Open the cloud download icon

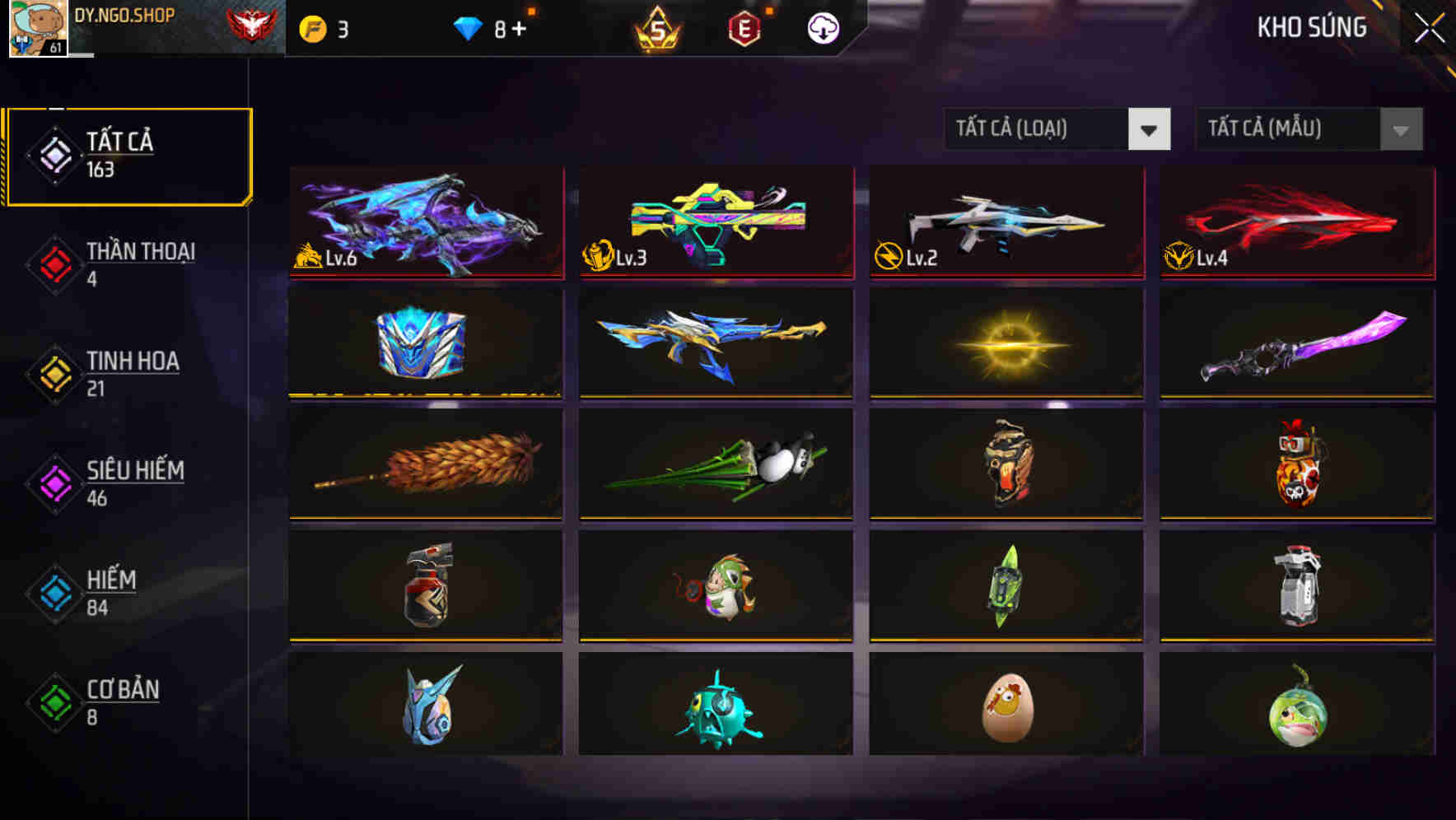pyautogui.click(x=821, y=27)
